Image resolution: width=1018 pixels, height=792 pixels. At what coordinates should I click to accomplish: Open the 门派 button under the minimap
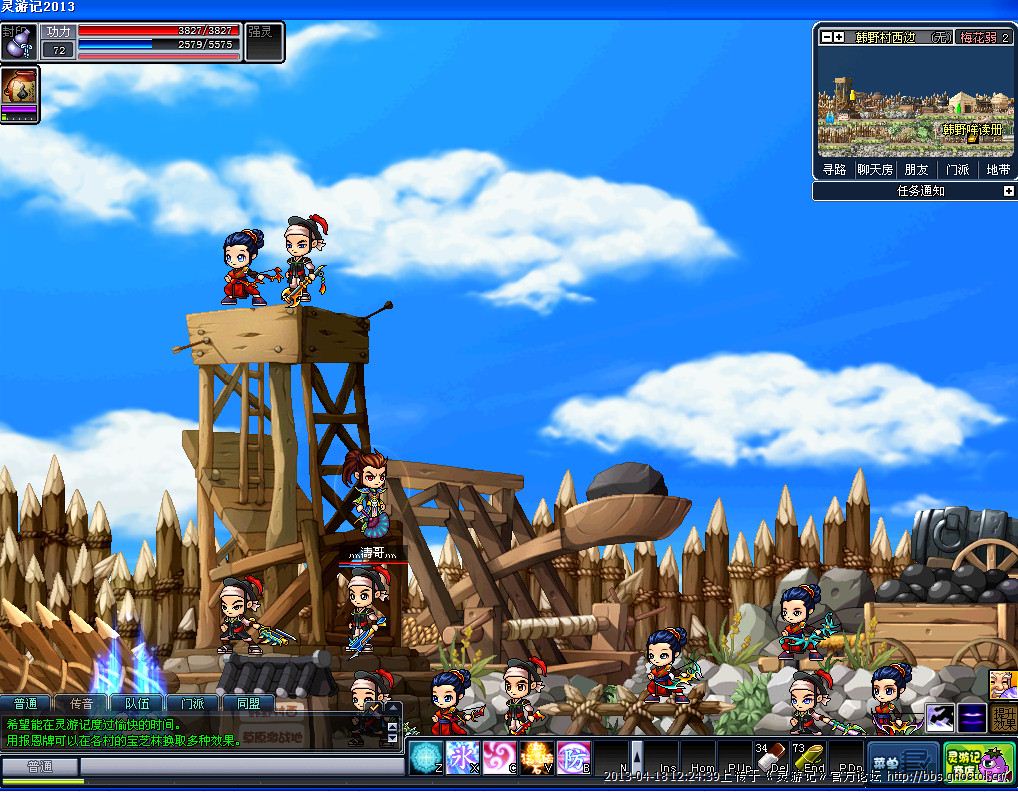point(957,170)
